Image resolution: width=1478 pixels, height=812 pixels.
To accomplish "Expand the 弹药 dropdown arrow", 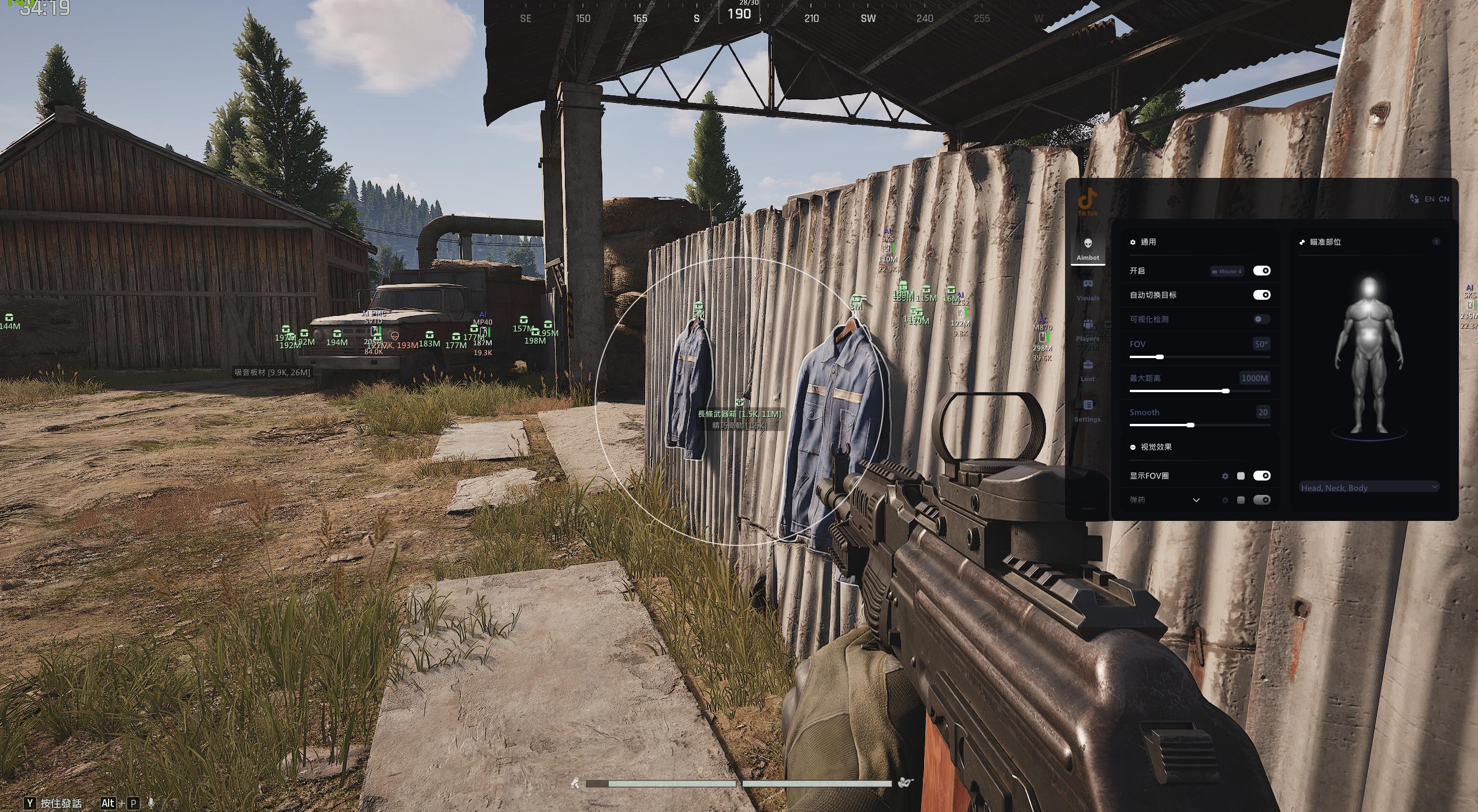I will point(1196,500).
